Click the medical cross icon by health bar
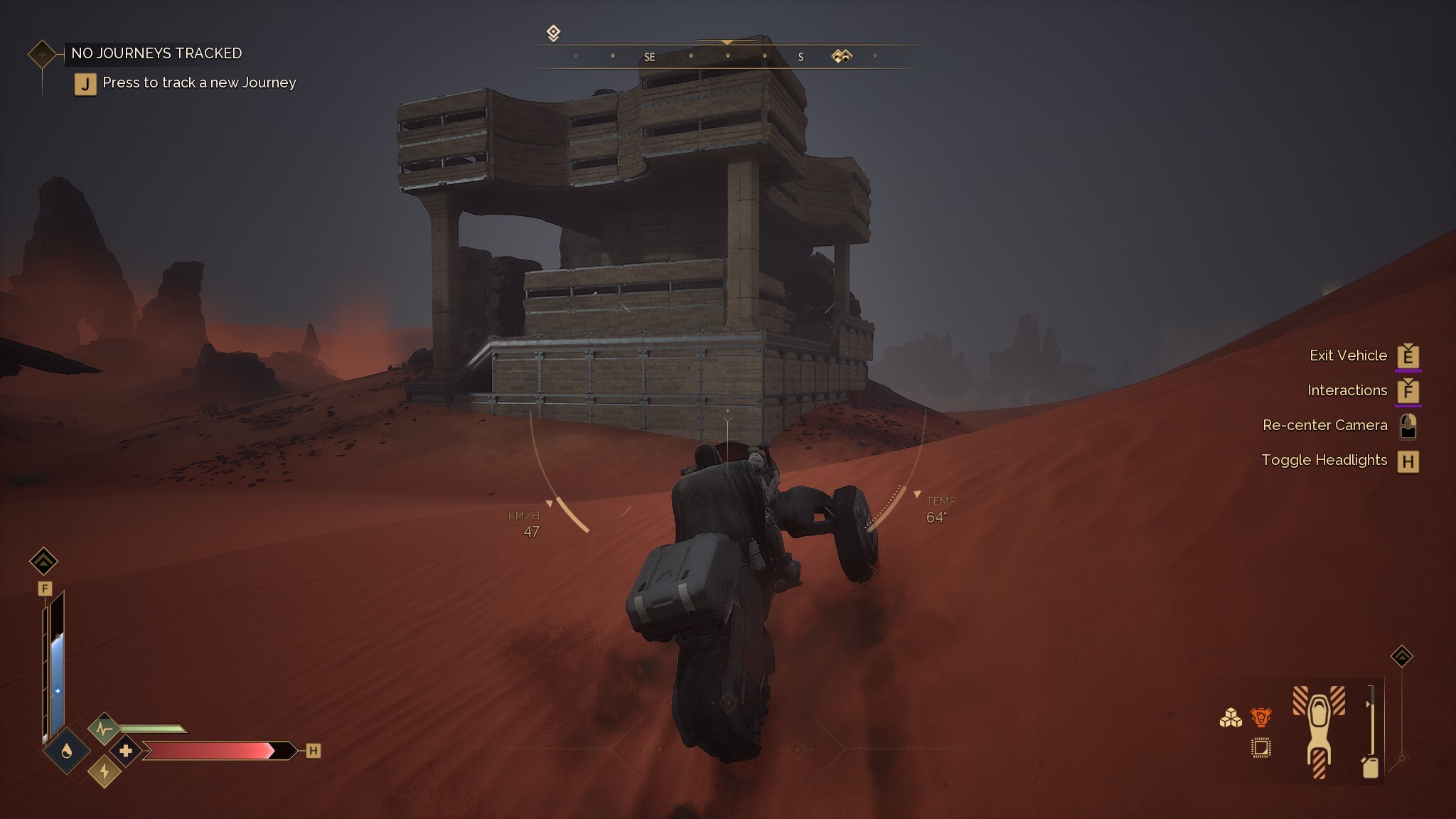 [126, 750]
